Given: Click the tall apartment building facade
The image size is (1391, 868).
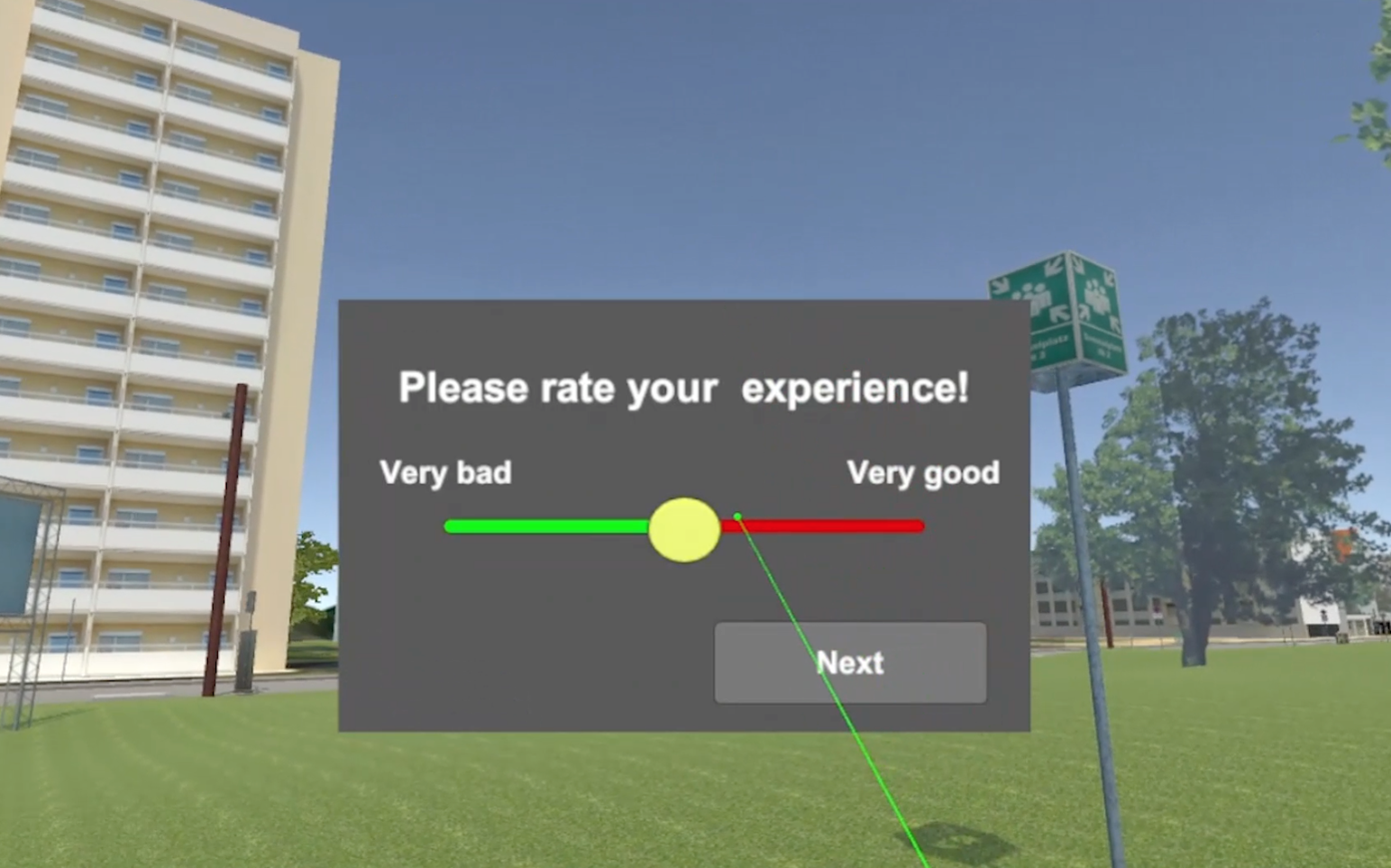Looking at the screenshot, I should [135, 270].
